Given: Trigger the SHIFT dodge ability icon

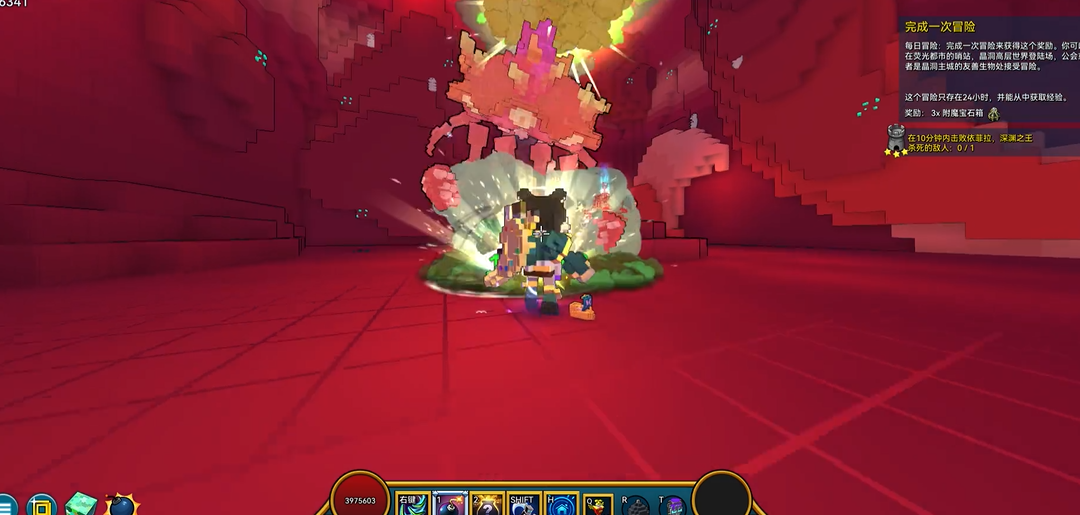Looking at the screenshot, I should tap(524, 505).
